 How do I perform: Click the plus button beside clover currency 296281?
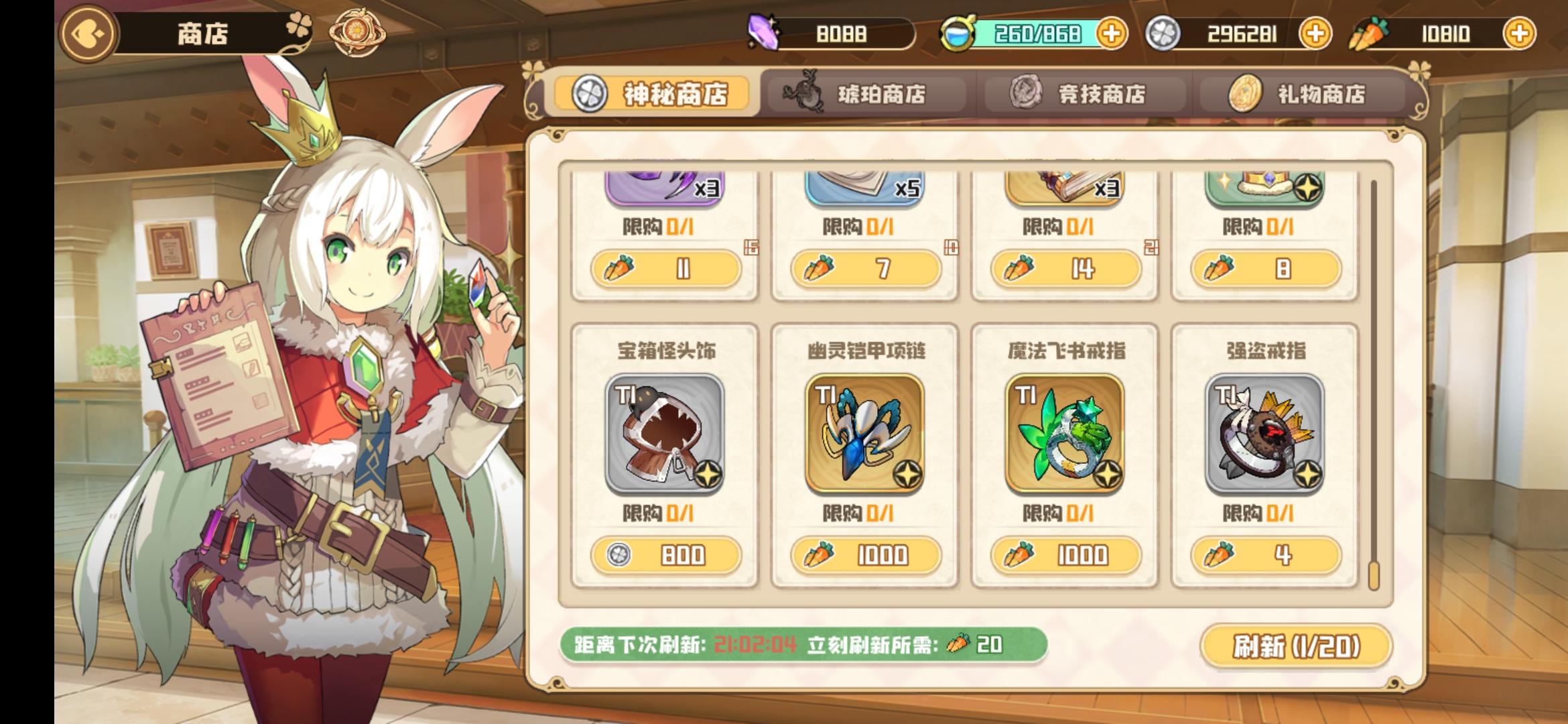(x=1316, y=32)
